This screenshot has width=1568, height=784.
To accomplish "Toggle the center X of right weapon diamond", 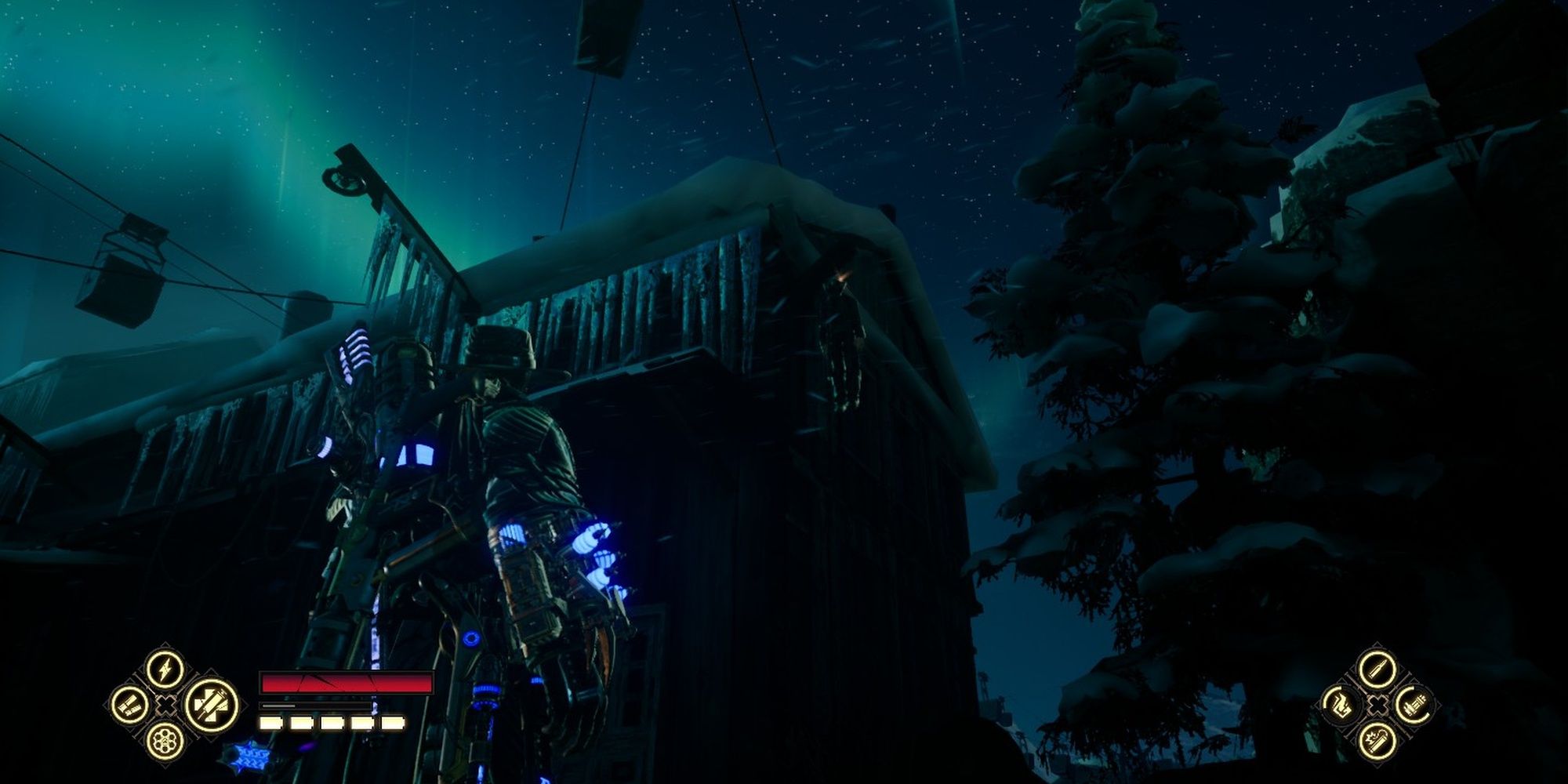I will [x=1379, y=705].
